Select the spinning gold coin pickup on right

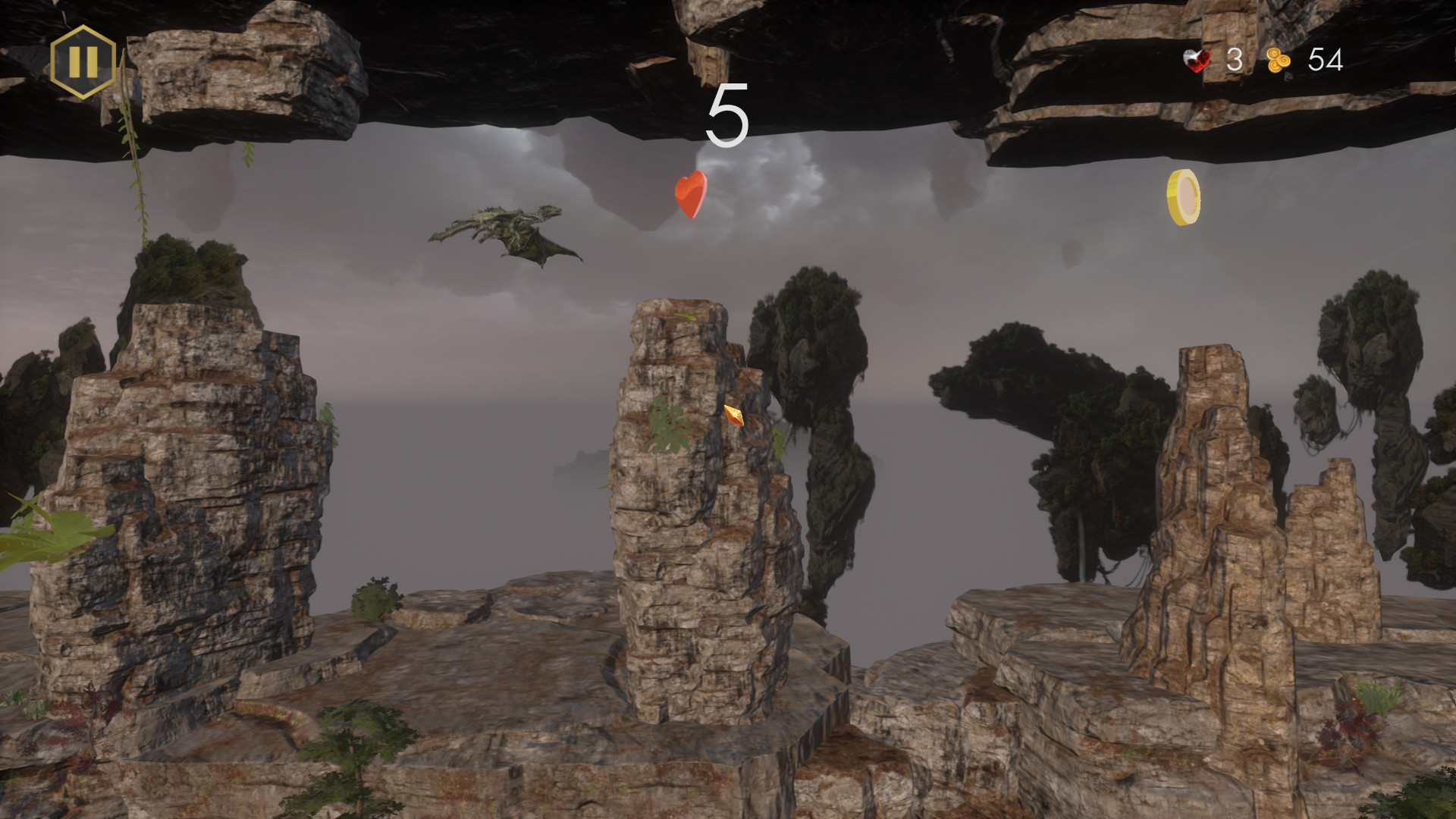[x=1185, y=197]
